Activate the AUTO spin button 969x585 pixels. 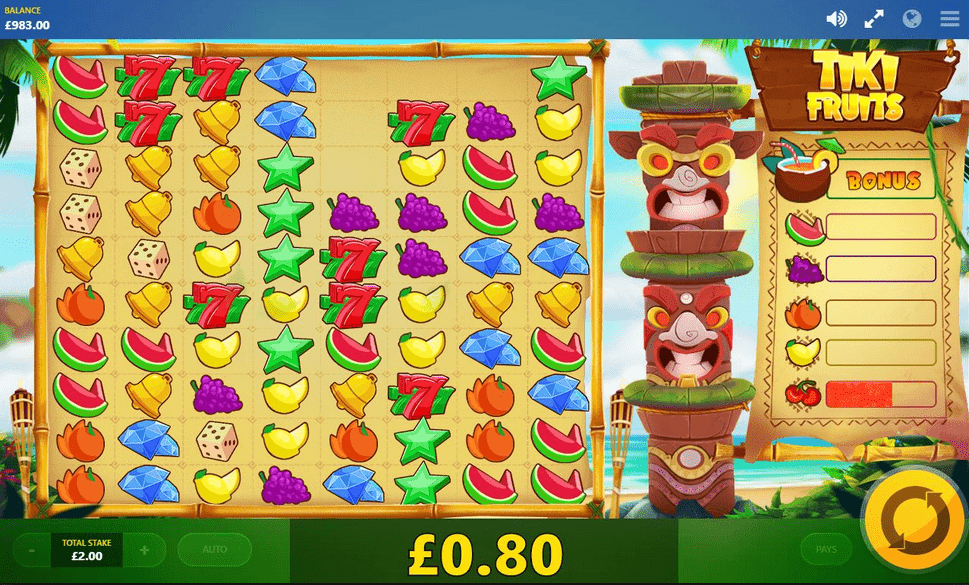214,549
